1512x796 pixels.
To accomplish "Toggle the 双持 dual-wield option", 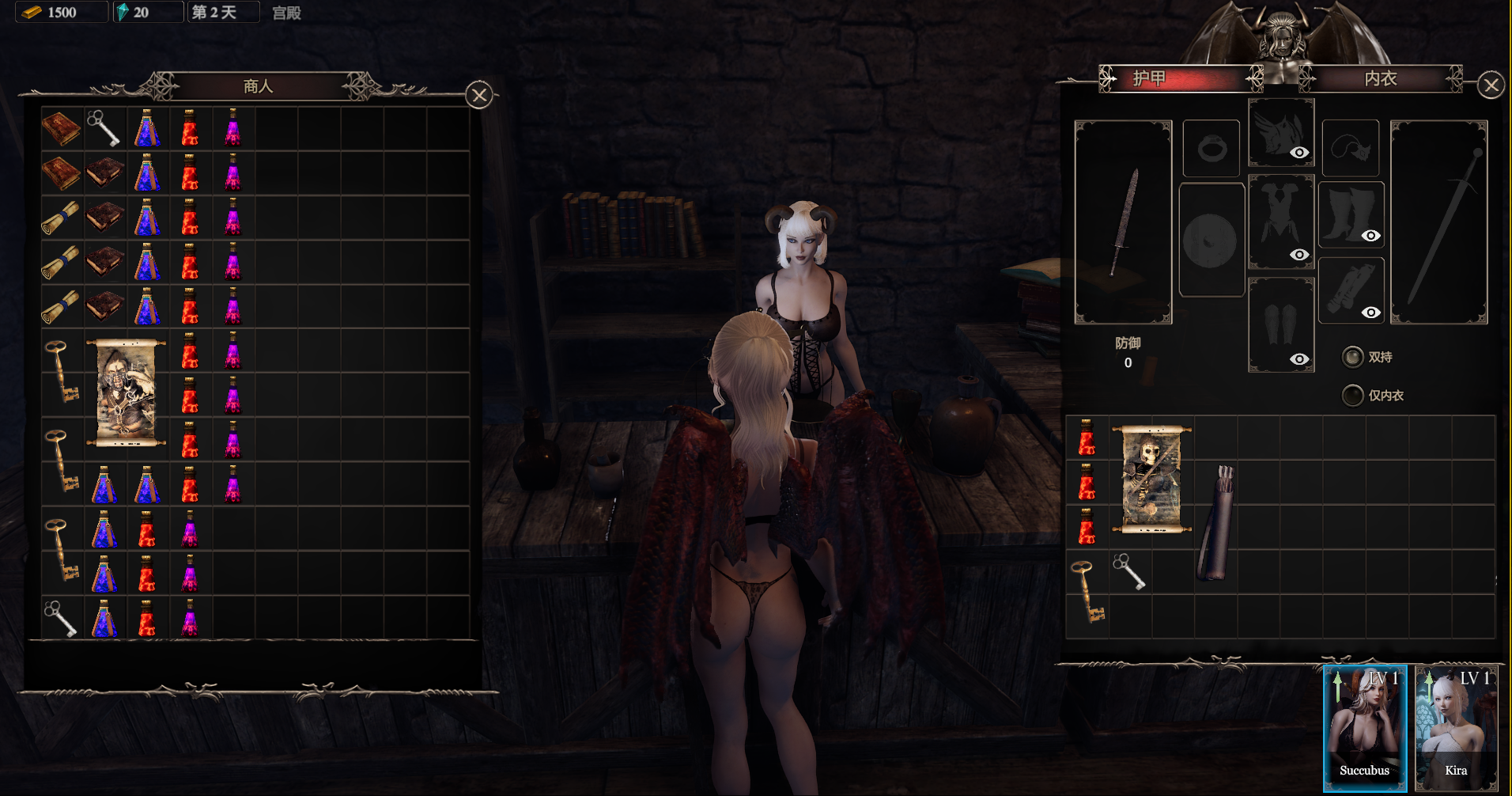I will point(1353,357).
